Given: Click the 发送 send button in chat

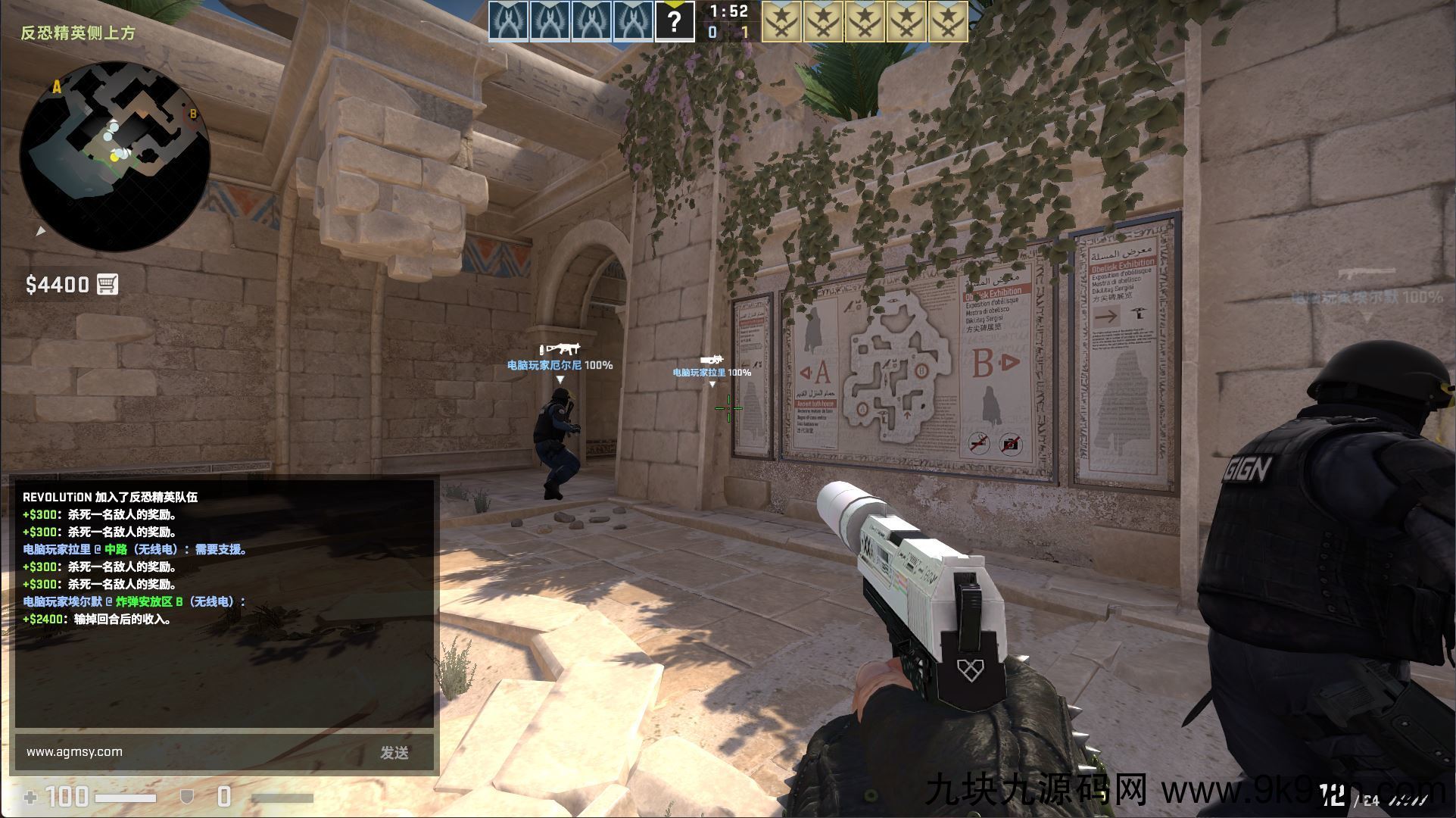Looking at the screenshot, I should pos(394,752).
